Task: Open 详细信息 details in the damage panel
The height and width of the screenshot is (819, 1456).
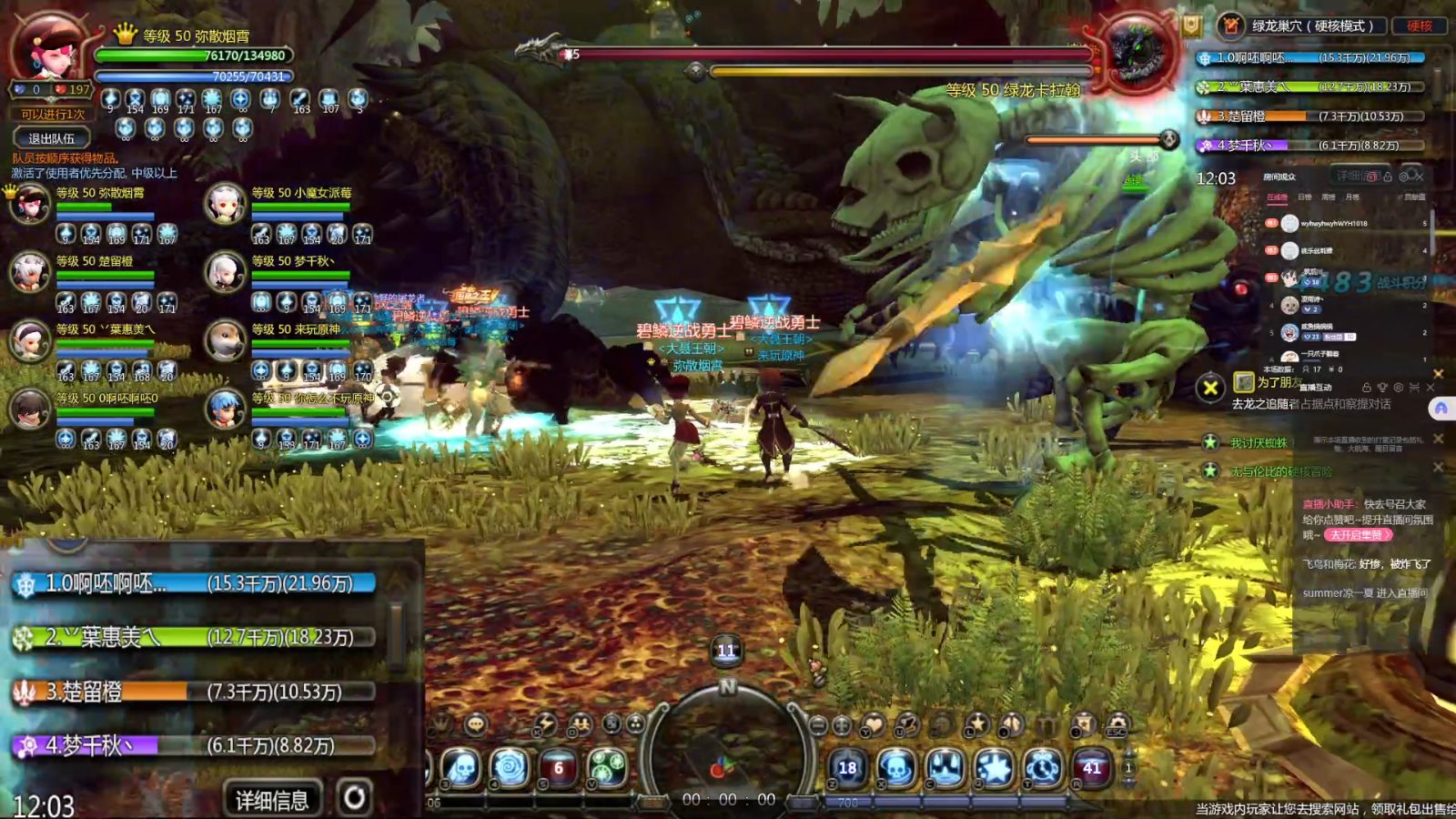Action: [x=271, y=799]
